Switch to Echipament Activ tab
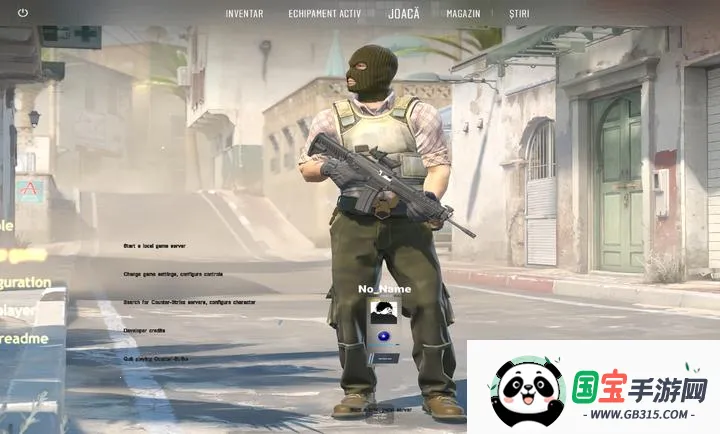This screenshot has height=434, width=720. (x=323, y=14)
